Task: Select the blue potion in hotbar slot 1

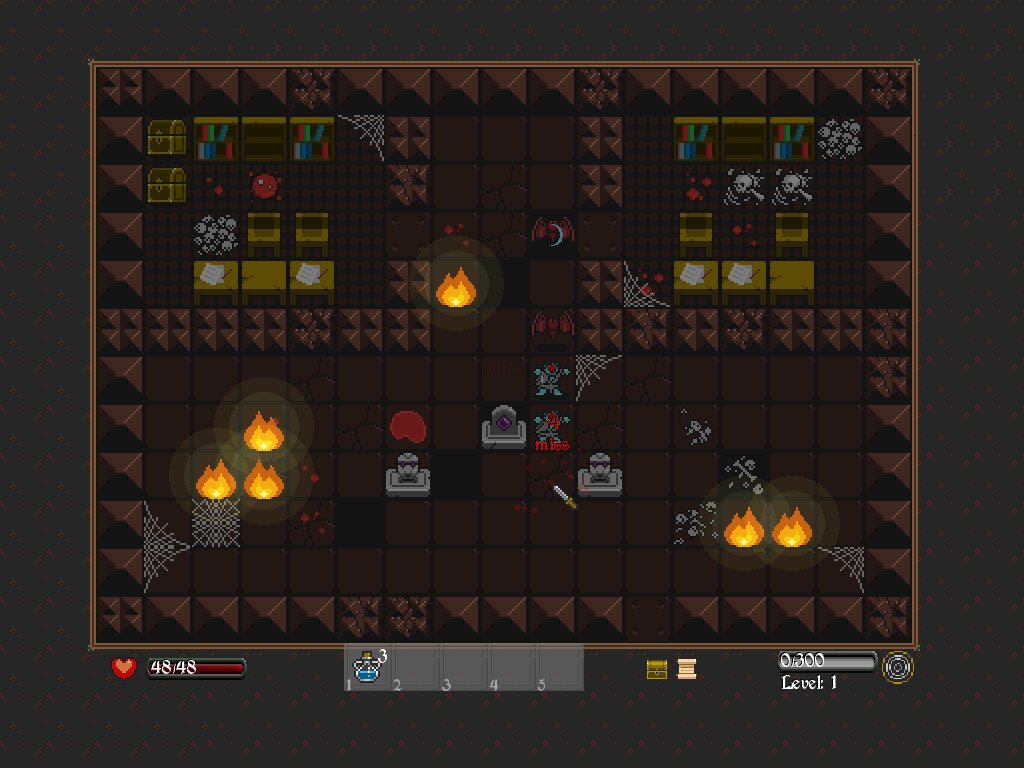Action: click(x=368, y=668)
